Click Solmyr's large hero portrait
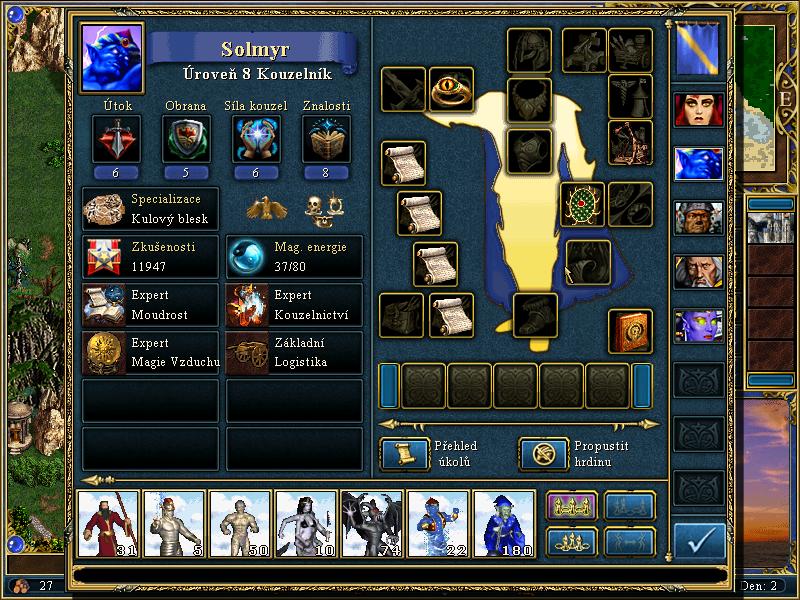This screenshot has width=800, height=600. pos(113,55)
